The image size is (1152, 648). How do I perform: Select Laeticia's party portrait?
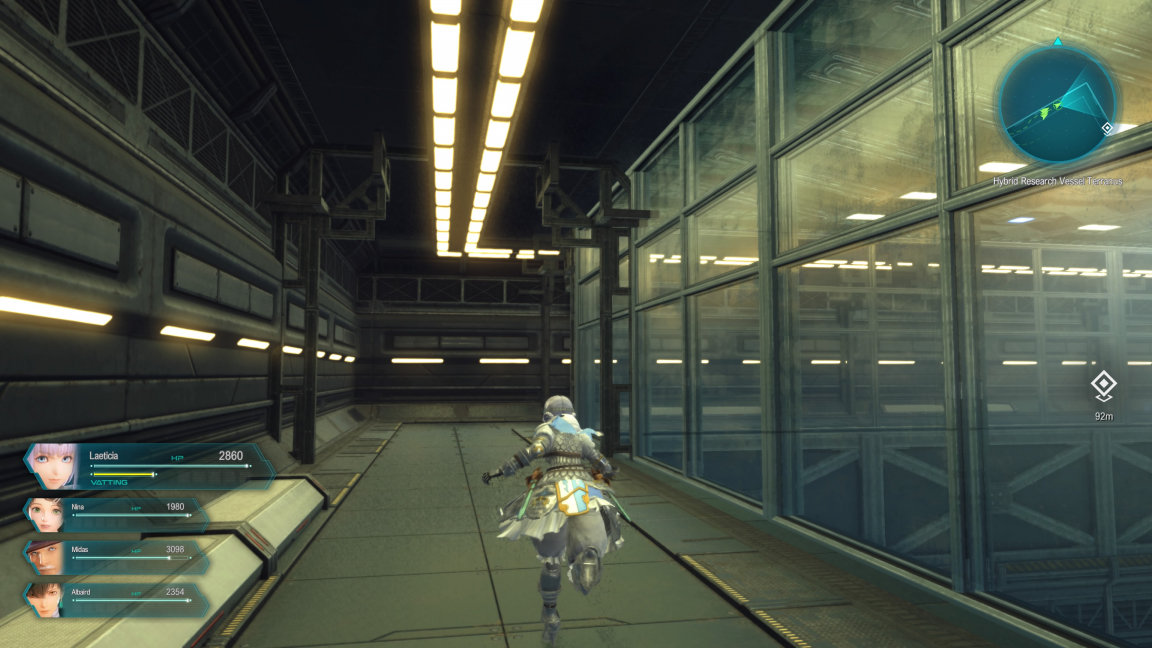click(x=55, y=466)
